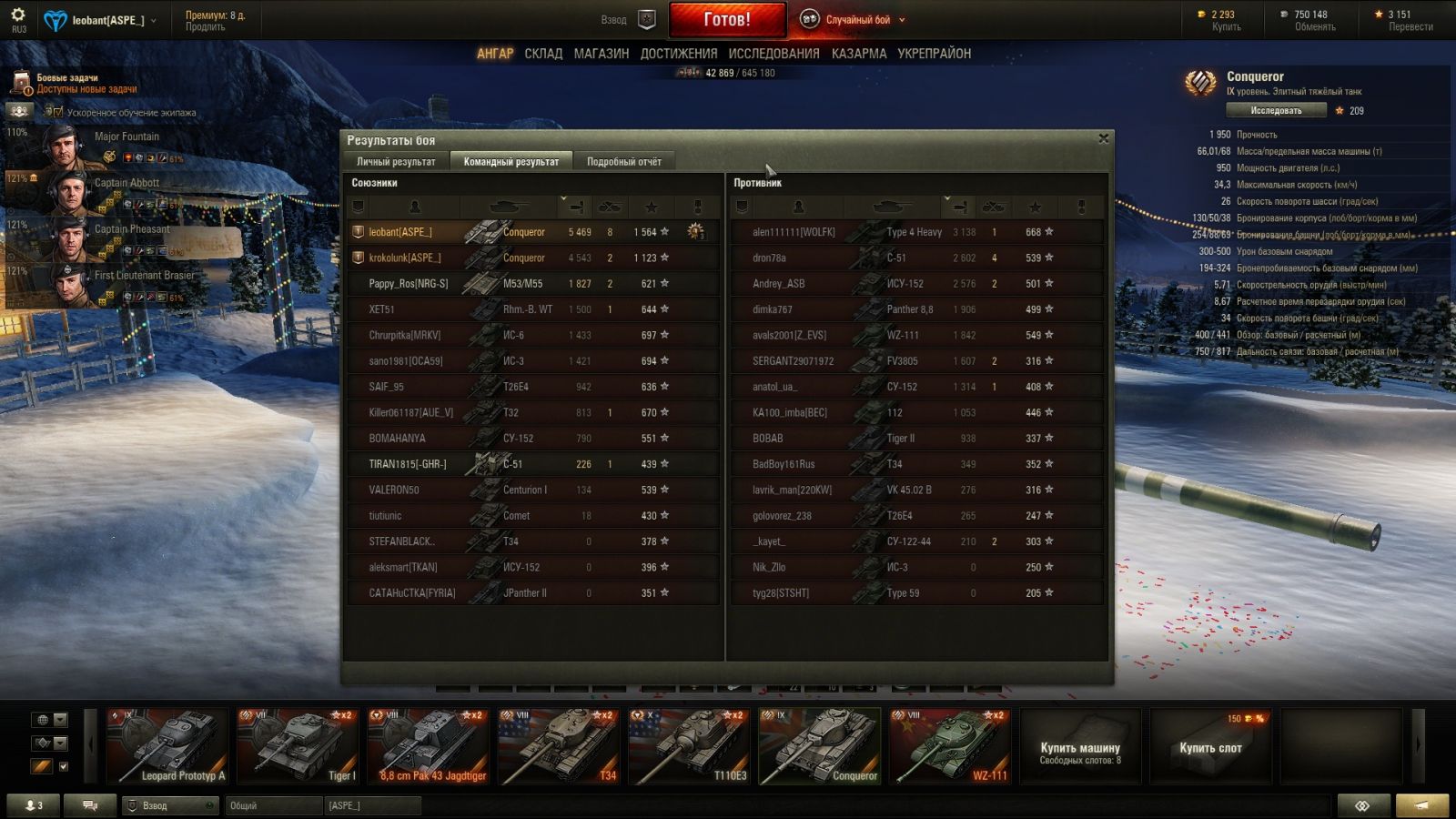Open the settings gear menu
This screenshot has width=1456, height=819.
(x=18, y=15)
